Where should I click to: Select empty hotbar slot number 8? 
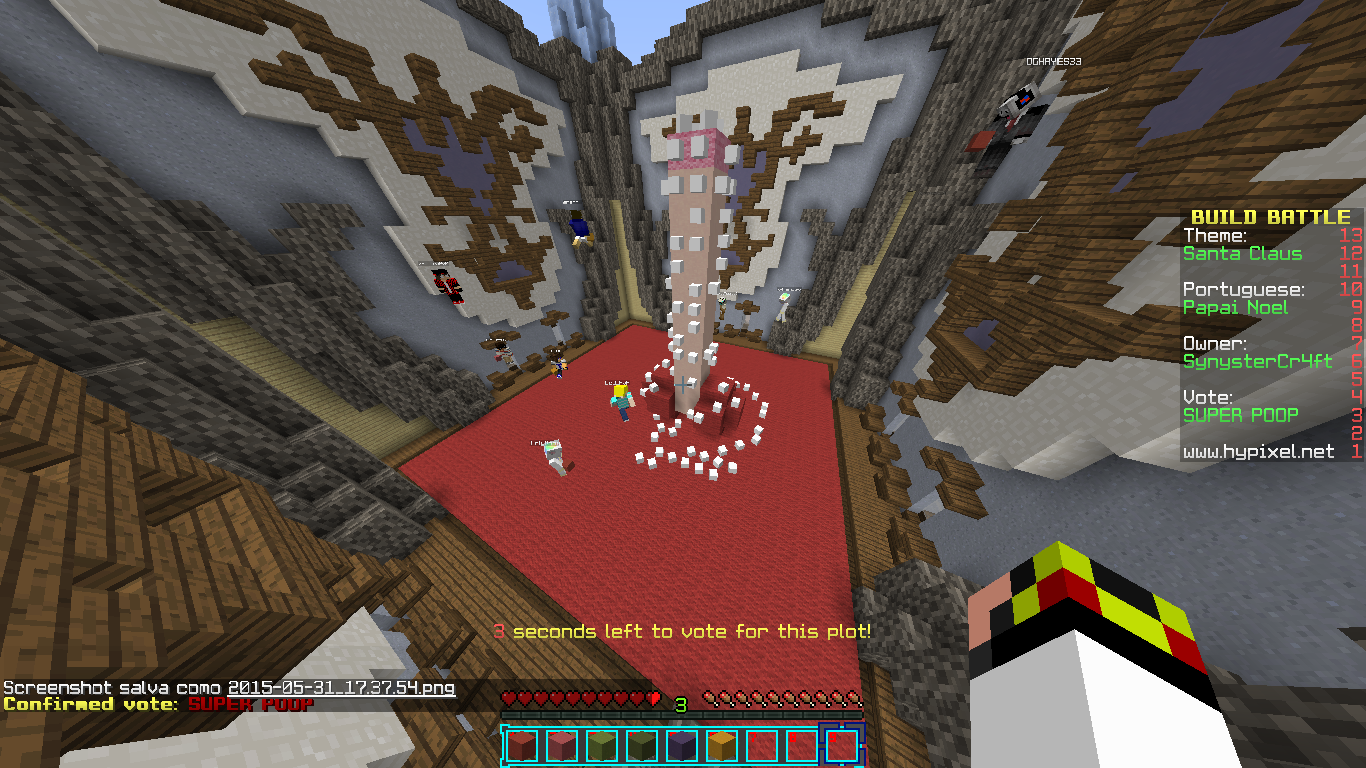click(x=801, y=746)
